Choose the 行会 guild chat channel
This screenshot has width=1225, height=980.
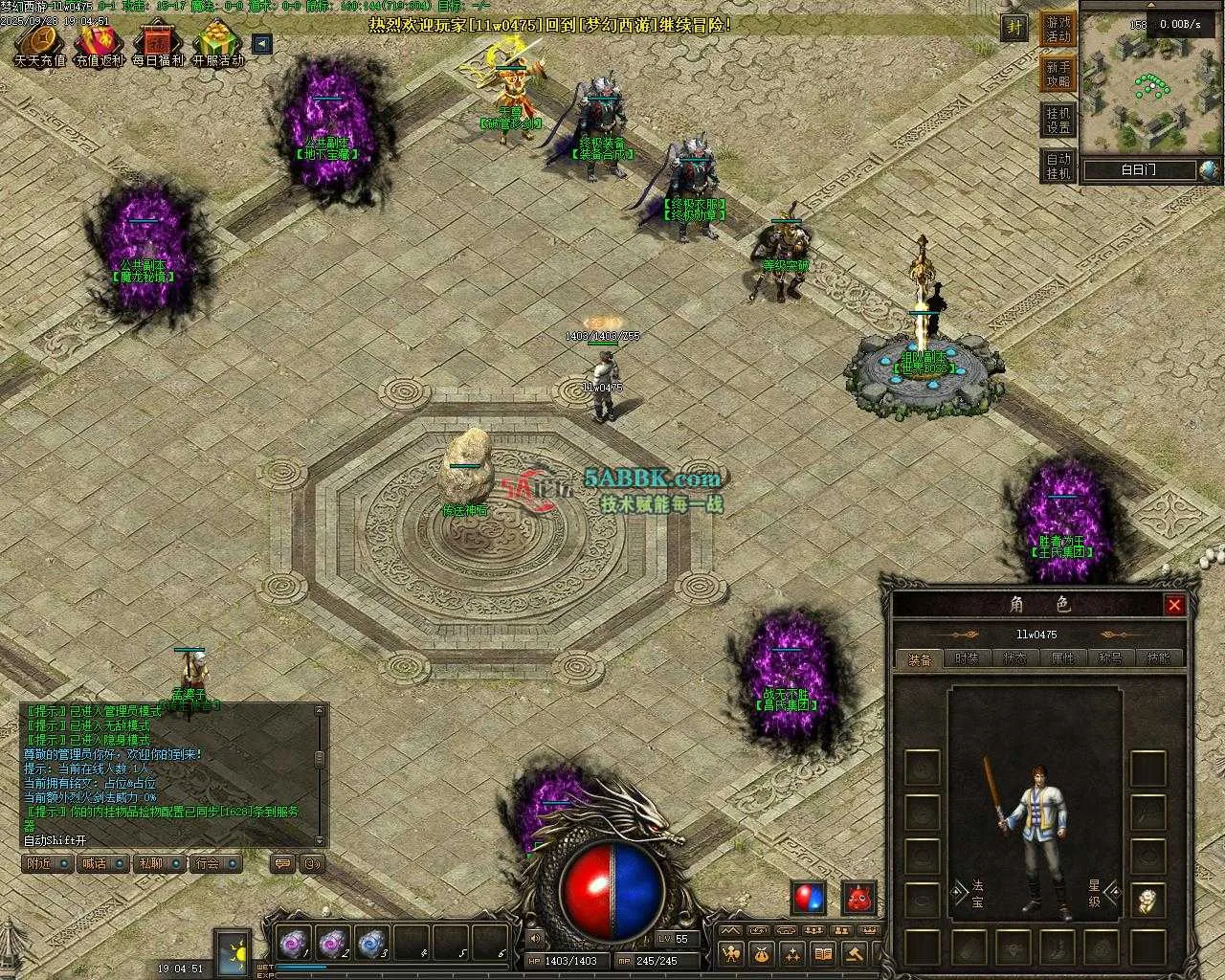213,863
